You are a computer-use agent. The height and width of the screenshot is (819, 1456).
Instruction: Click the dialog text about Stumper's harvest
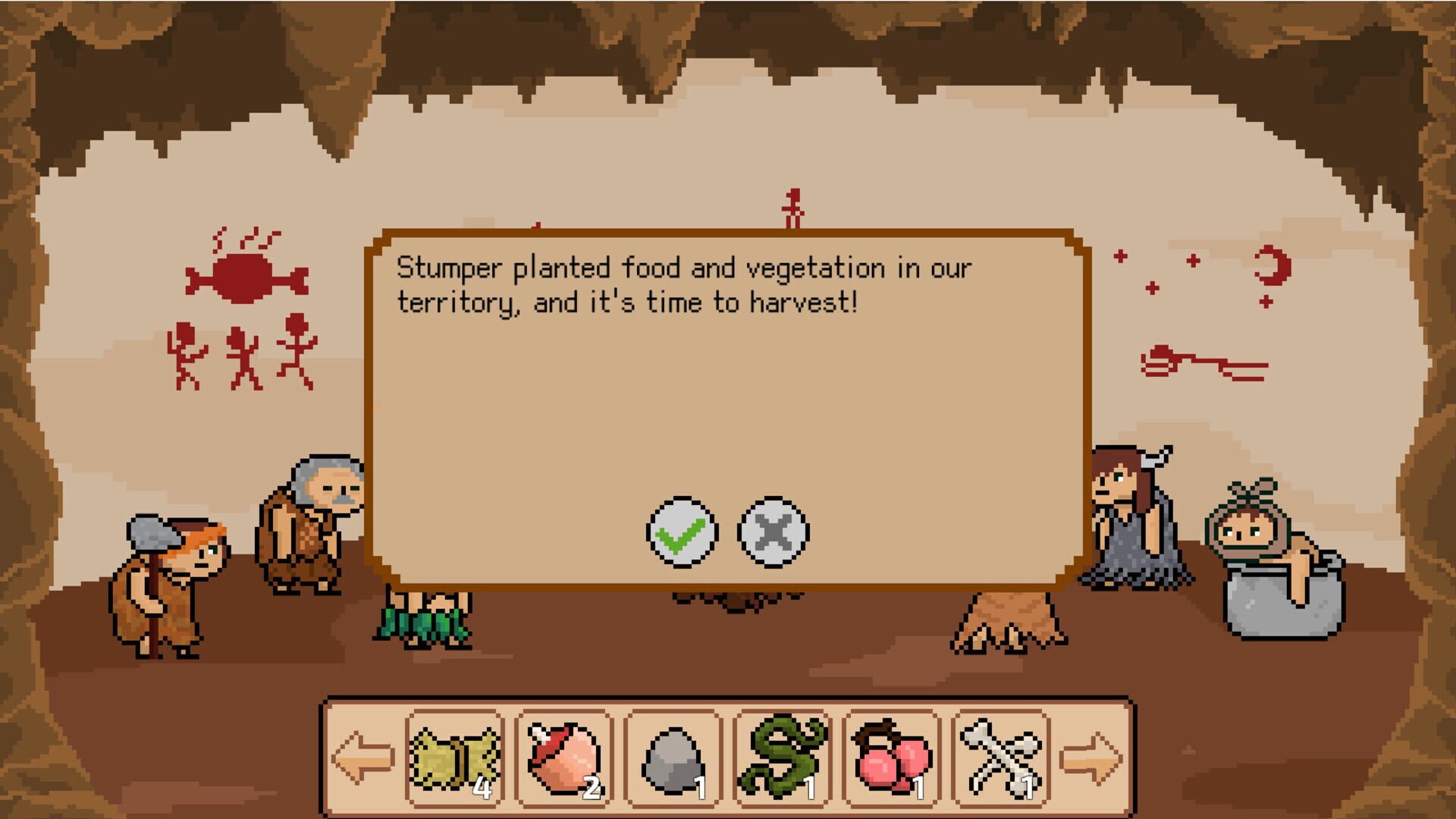pos(682,284)
